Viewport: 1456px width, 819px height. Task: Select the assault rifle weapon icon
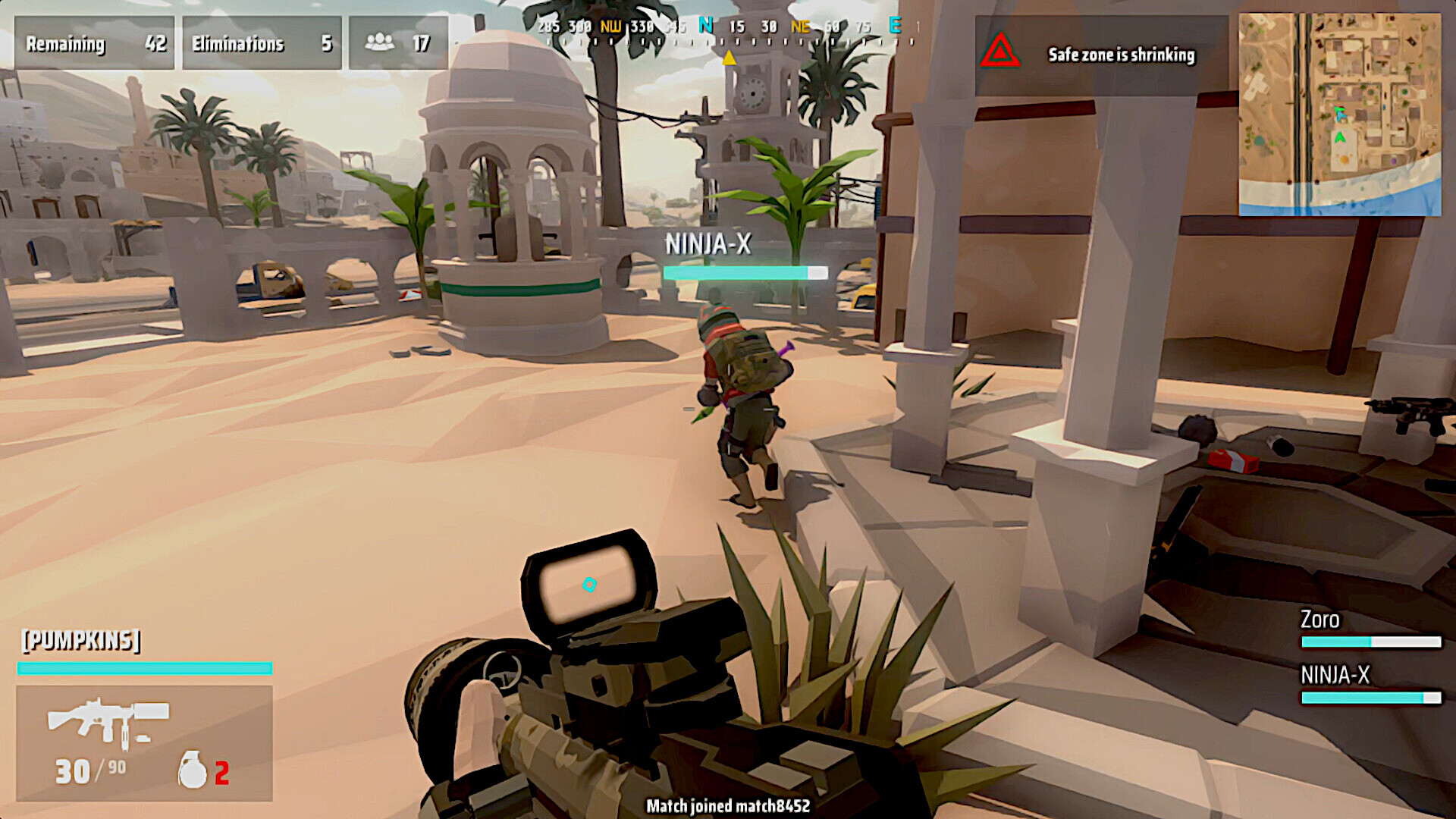click(x=108, y=720)
